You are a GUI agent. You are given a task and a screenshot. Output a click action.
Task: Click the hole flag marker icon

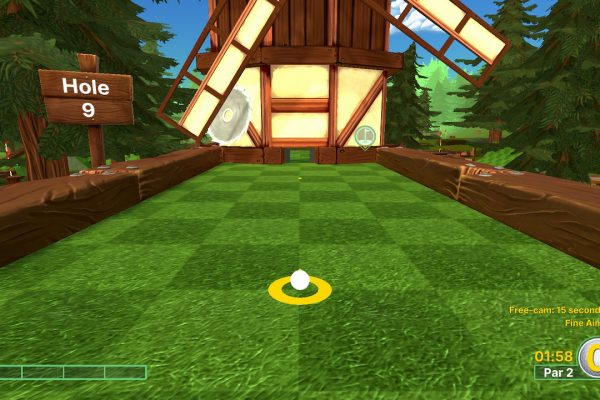pos(365,135)
